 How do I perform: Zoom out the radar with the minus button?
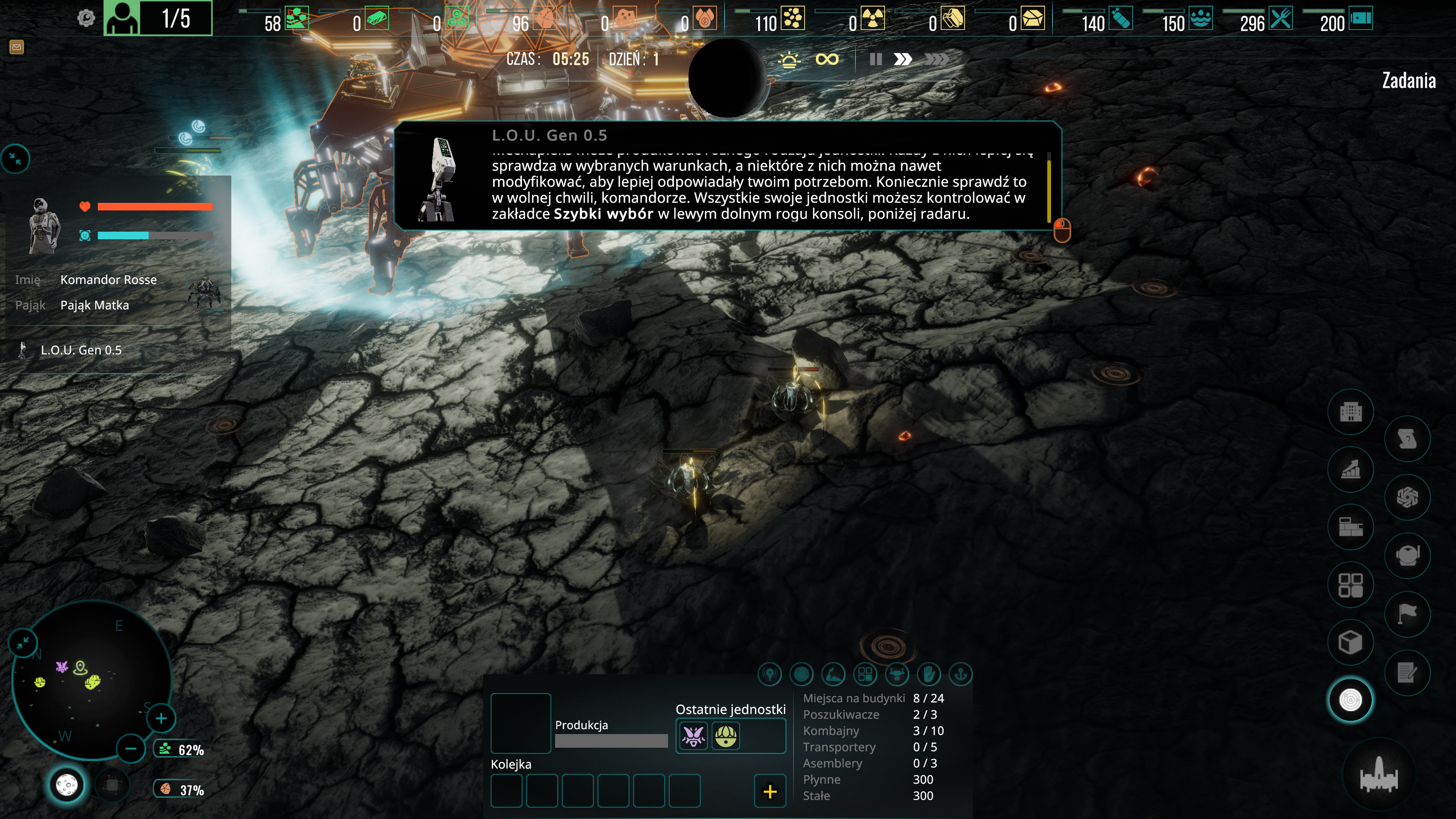[x=131, y=749]
